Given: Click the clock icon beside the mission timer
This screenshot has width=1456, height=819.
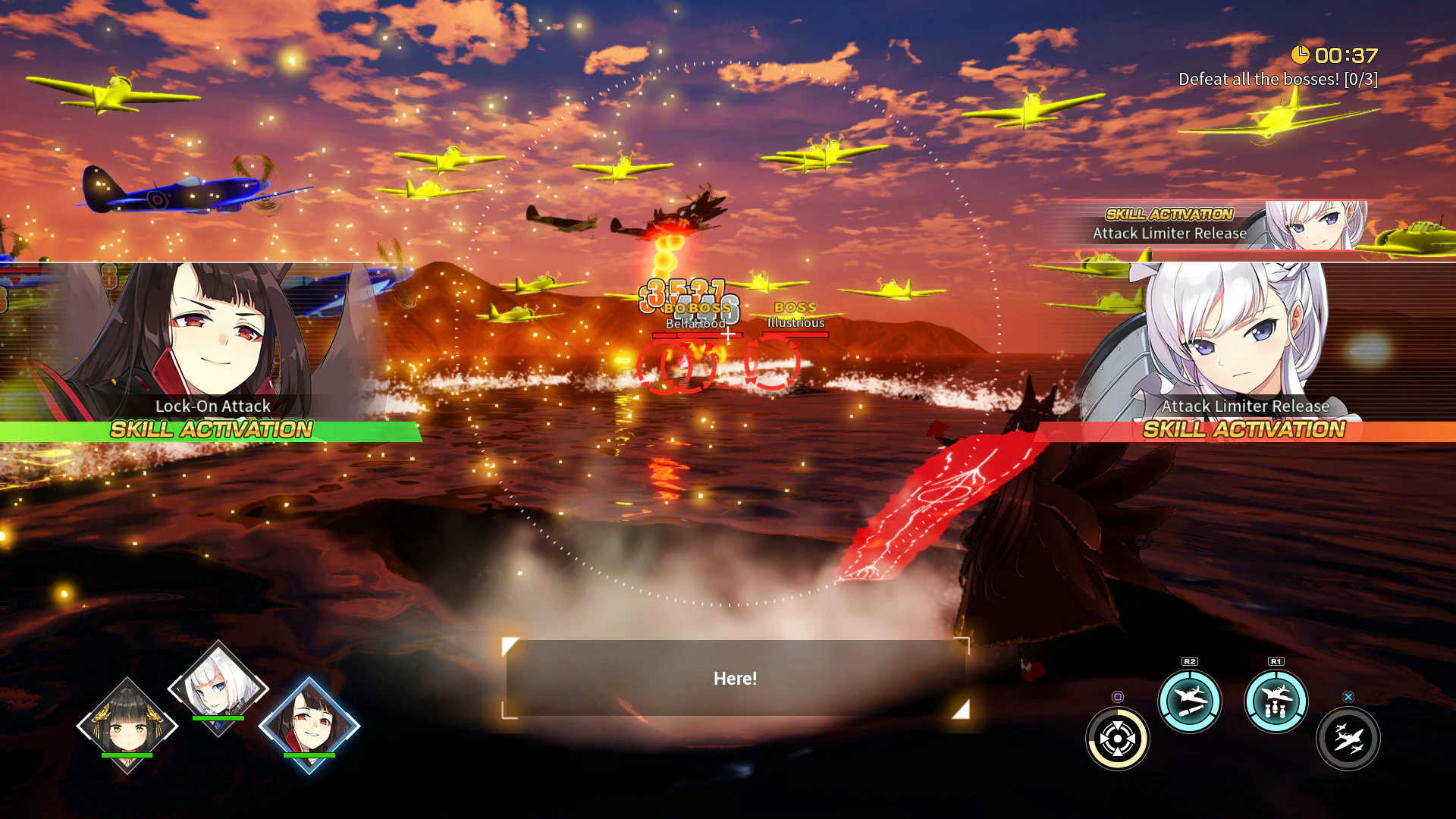Looking at the screenshot, I should coord(1300,55).
